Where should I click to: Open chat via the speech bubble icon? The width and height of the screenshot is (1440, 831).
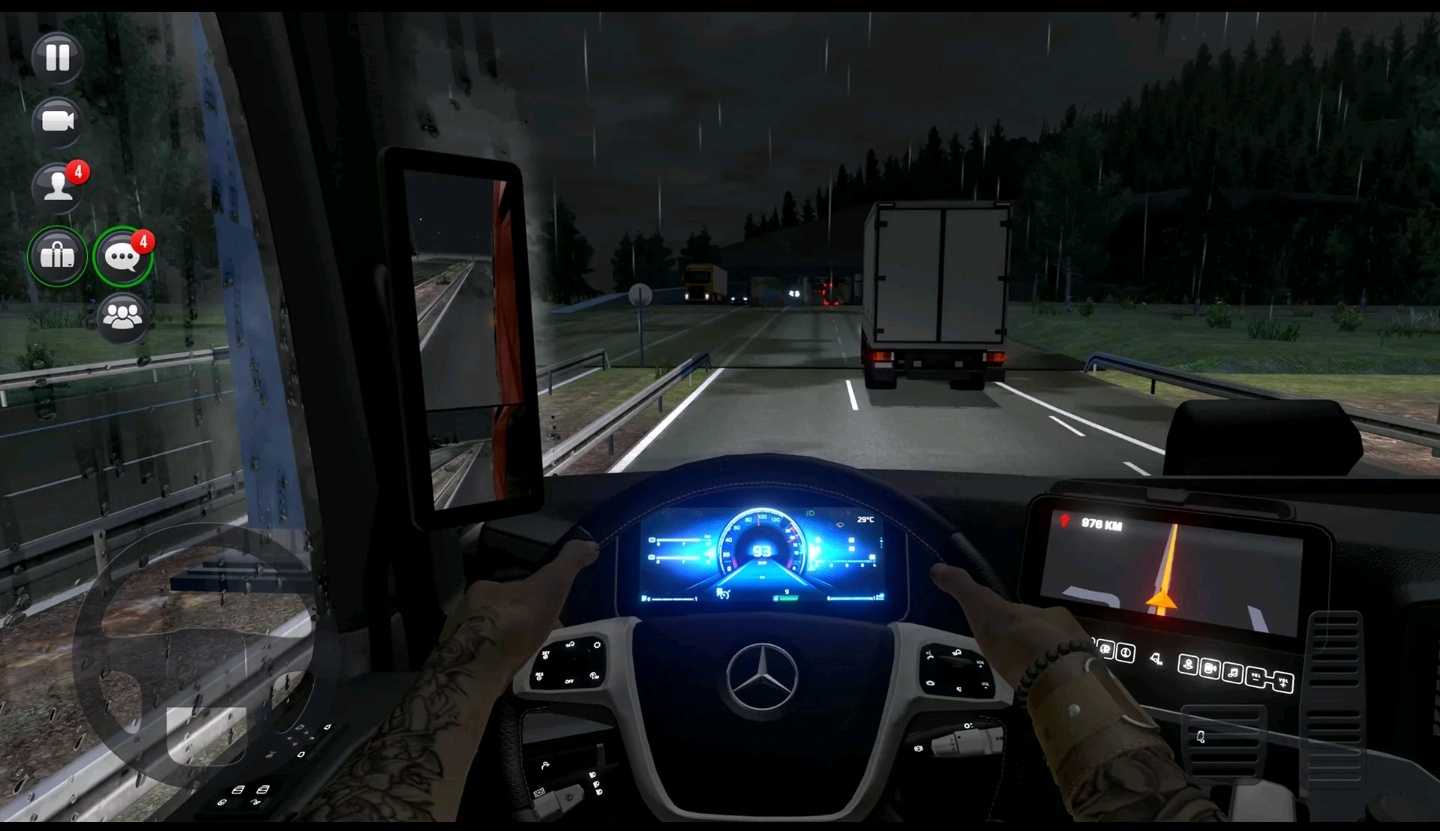pos(123,257)
